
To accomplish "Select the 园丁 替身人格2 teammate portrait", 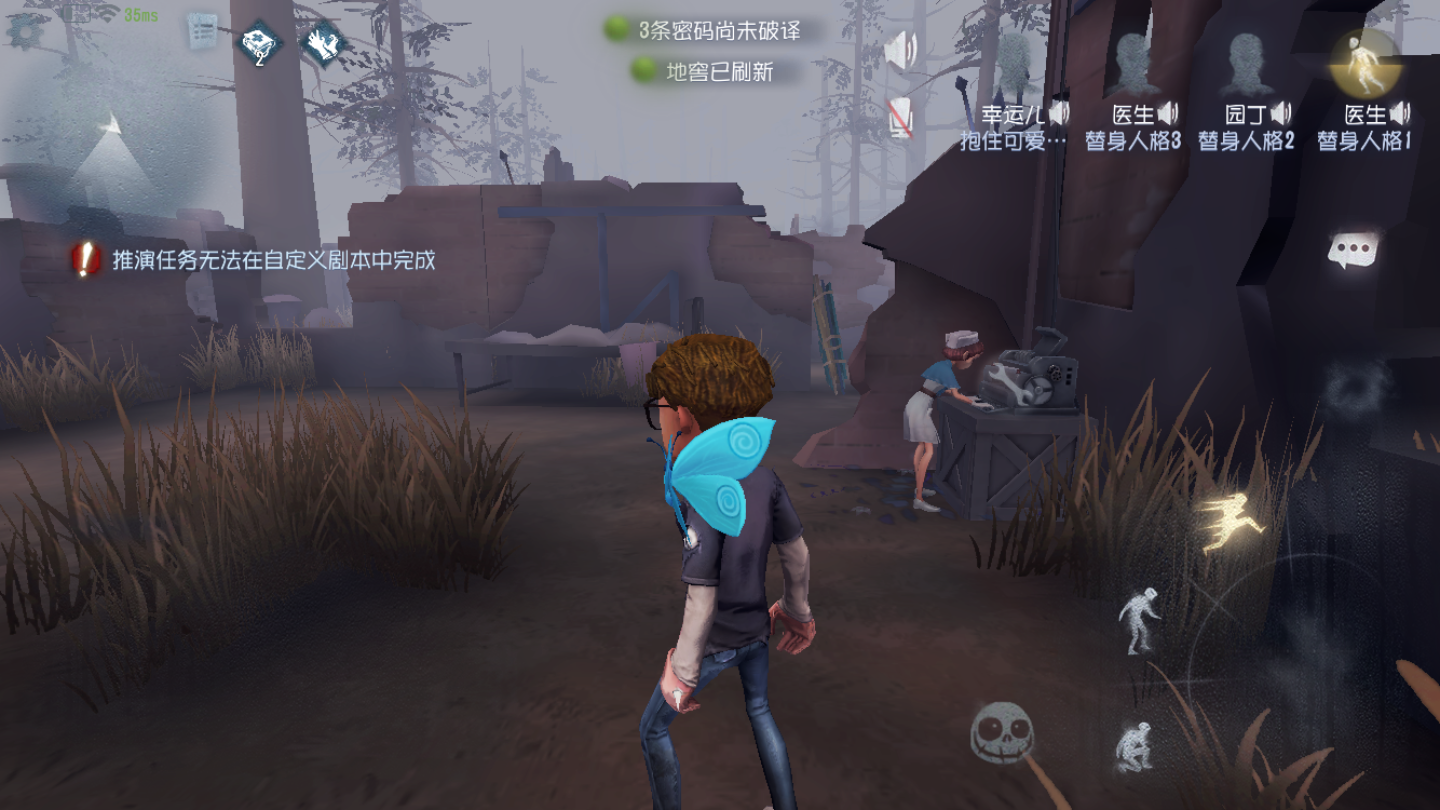I will tap(1246, 62).
